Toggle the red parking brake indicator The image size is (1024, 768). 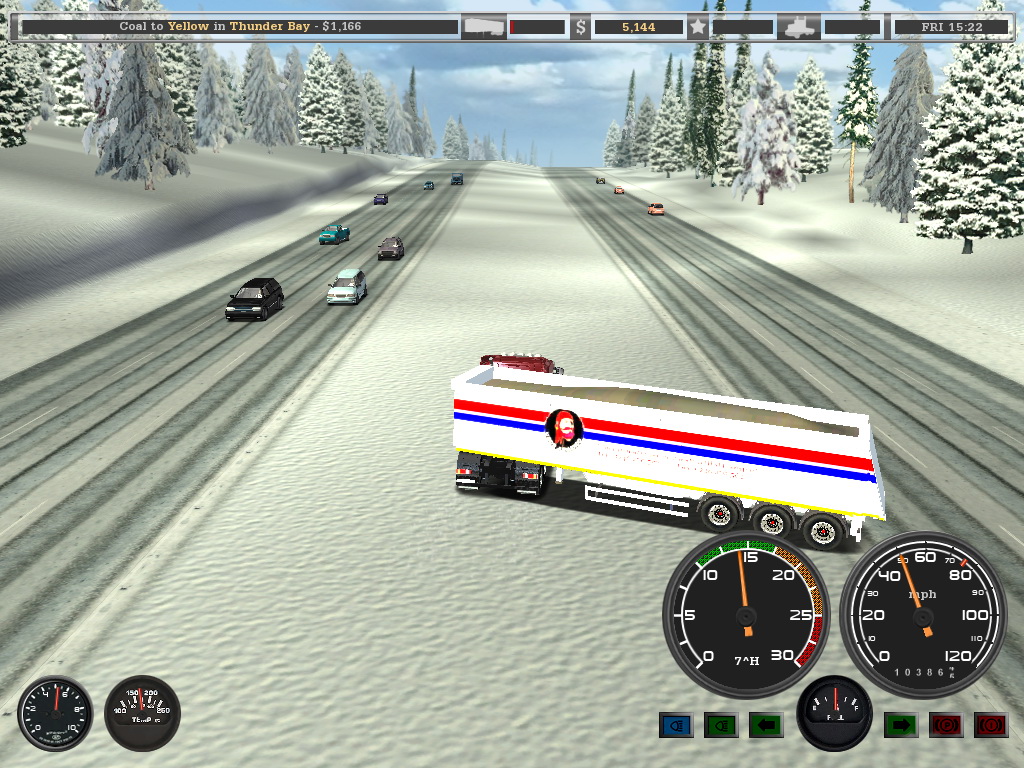tap(946, 724)
